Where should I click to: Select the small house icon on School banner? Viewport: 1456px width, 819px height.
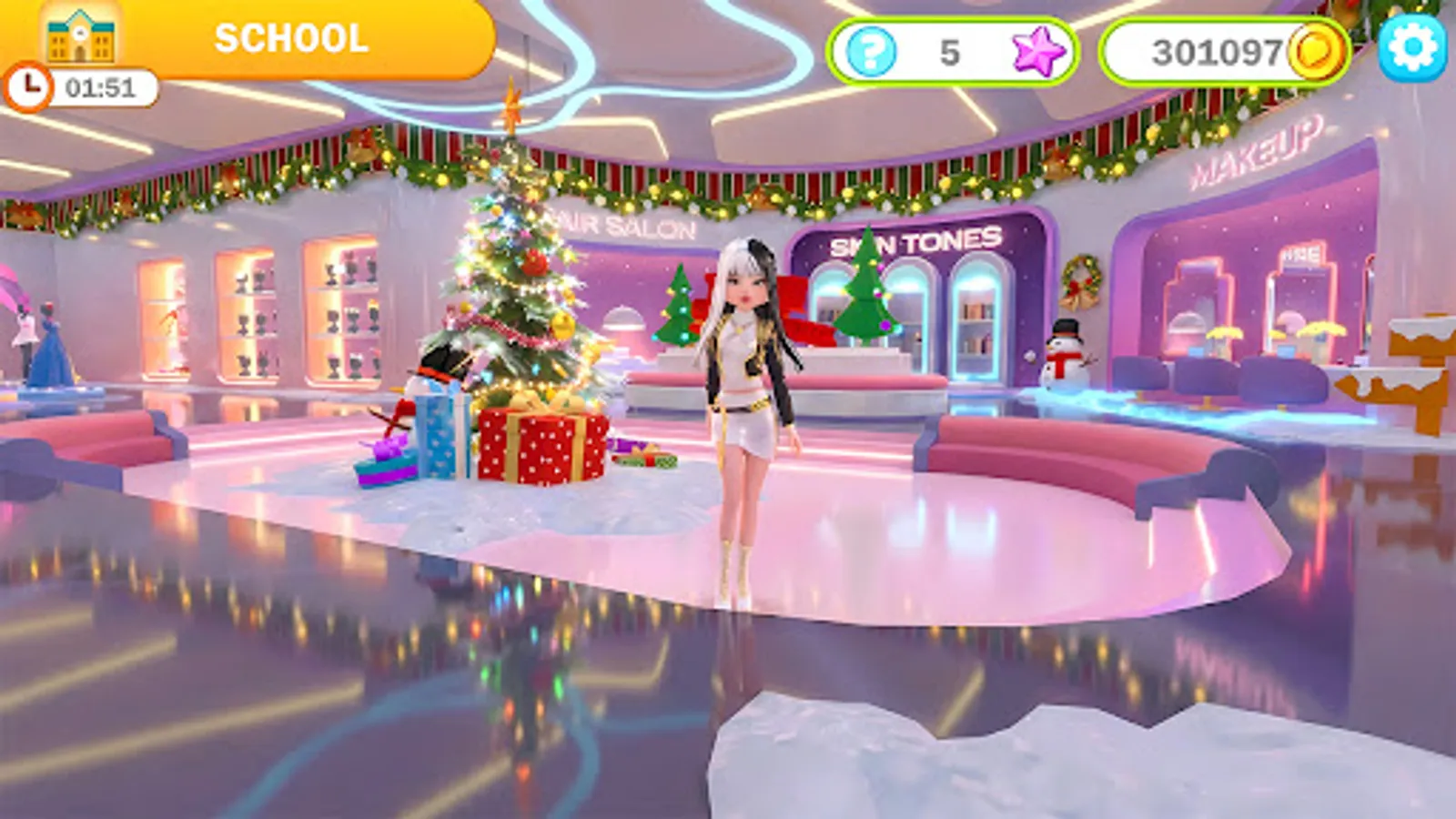(x=80, y=39)
